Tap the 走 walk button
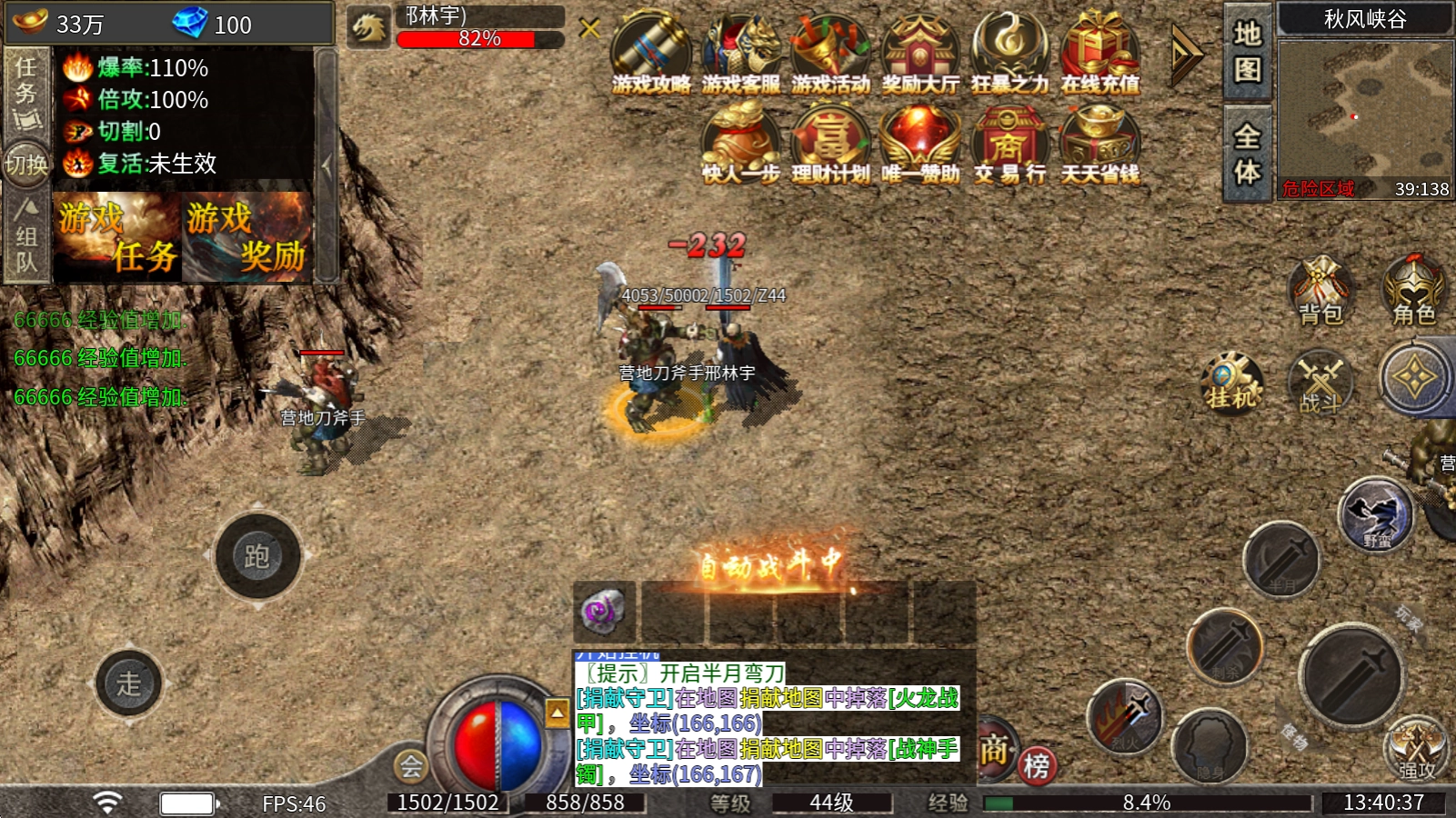 point(129,683)
